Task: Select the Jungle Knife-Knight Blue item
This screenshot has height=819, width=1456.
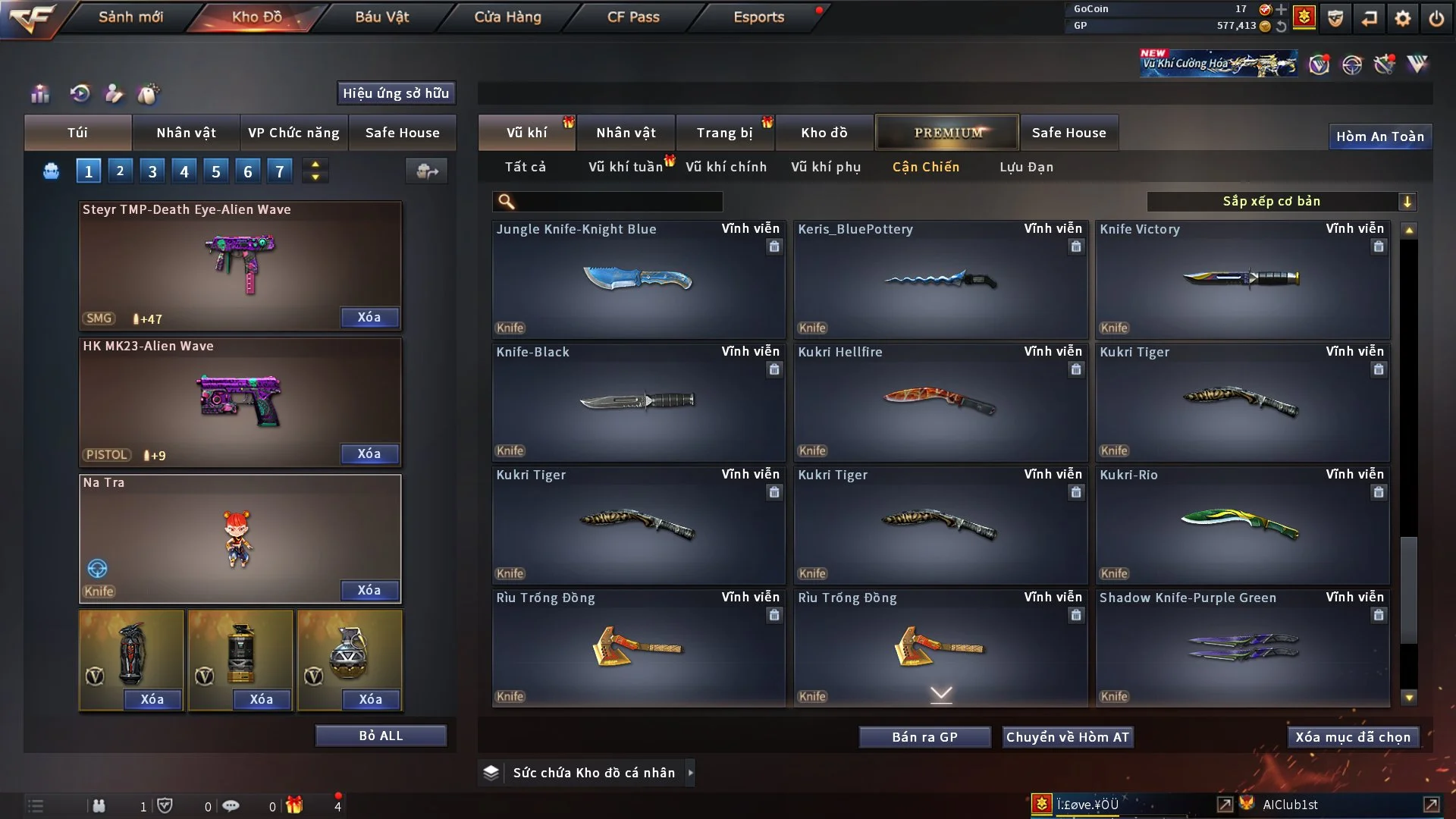Action: pos(638,280)
